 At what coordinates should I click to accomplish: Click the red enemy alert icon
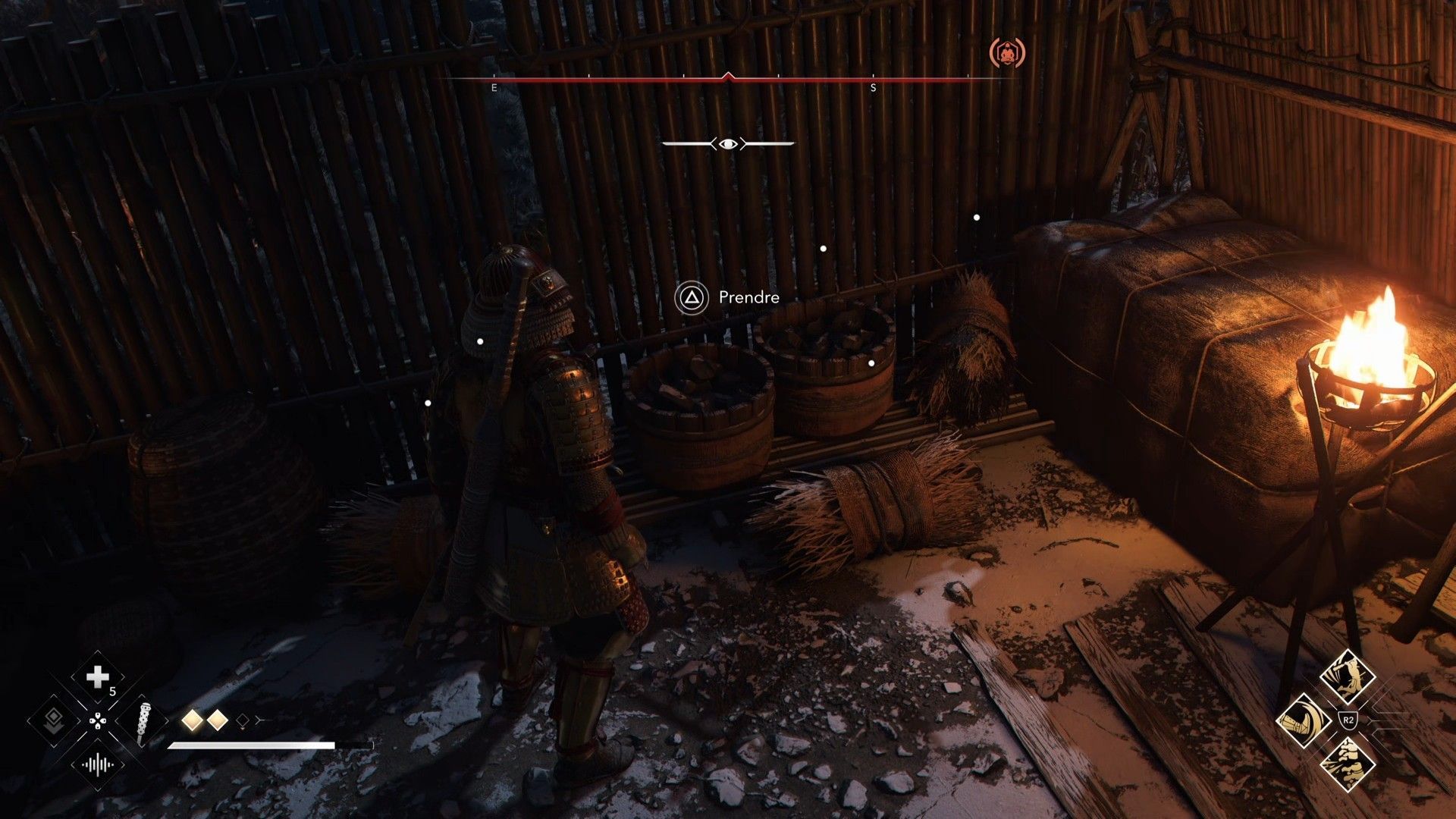pyautogui.click(x=1007, y=52)
